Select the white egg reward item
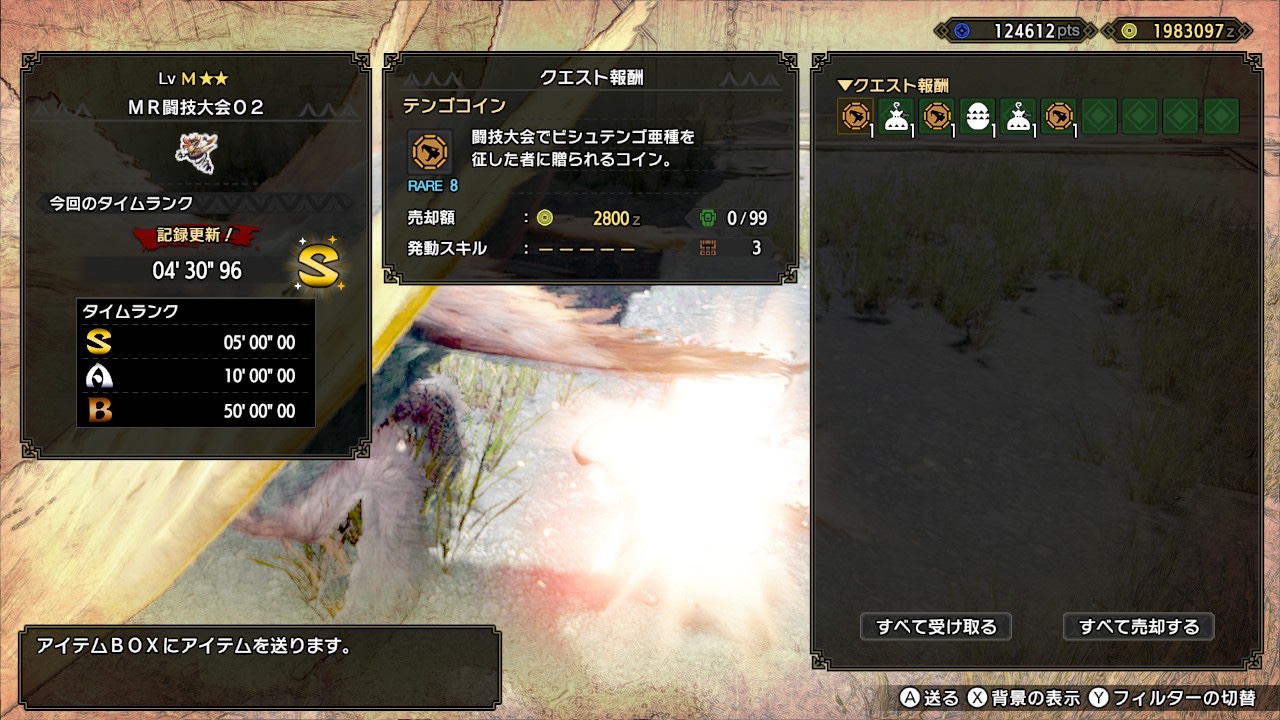The height and width of the screenshot is (720, 1280). pos(977,117)
